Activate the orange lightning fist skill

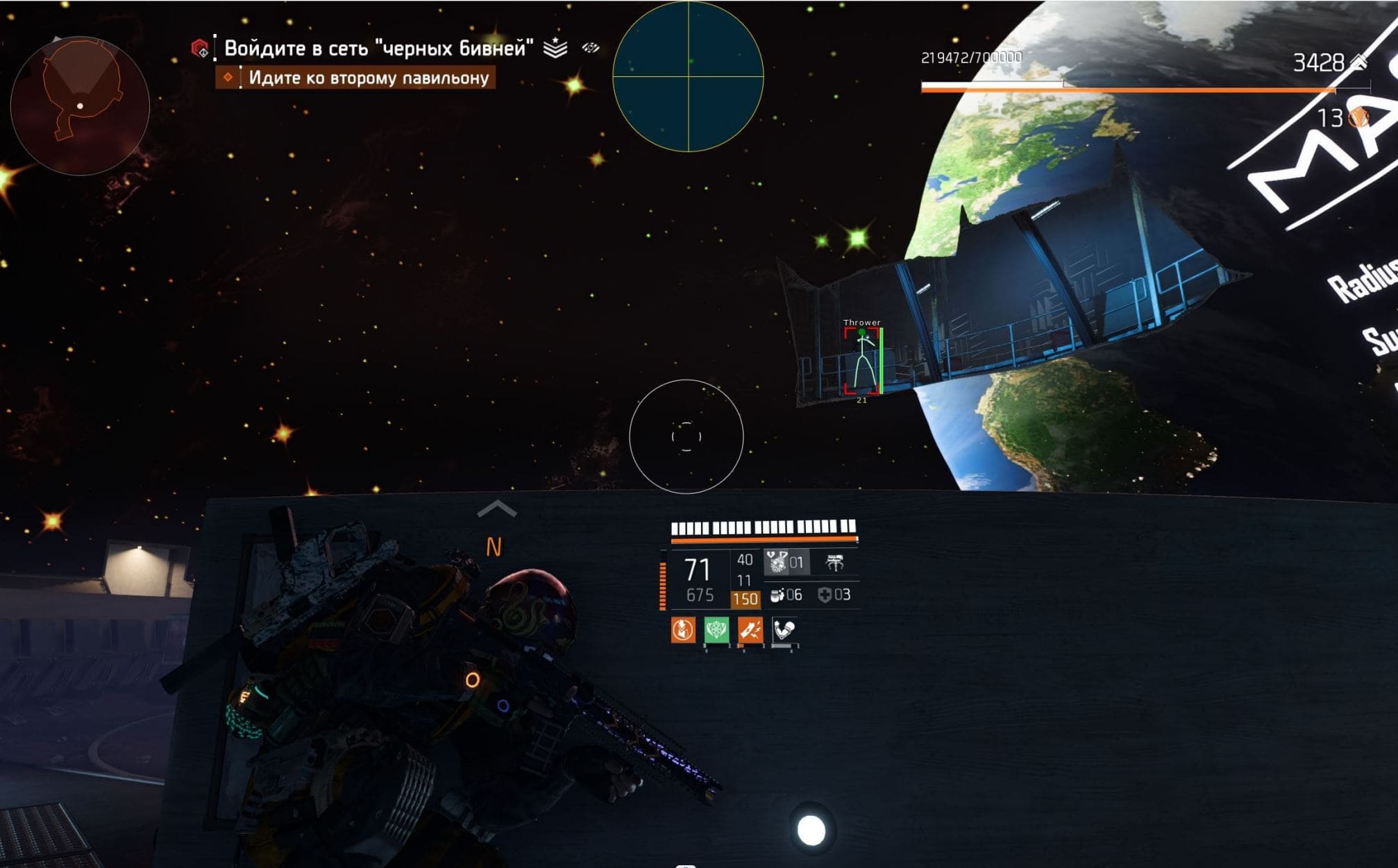(683, 630)
